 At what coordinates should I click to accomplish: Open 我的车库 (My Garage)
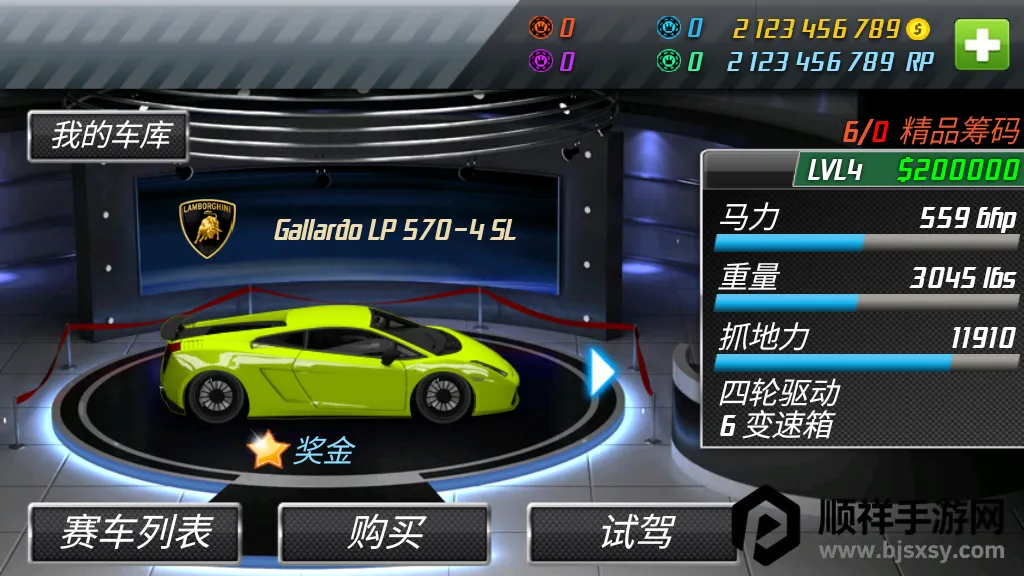tap(108, 136)
